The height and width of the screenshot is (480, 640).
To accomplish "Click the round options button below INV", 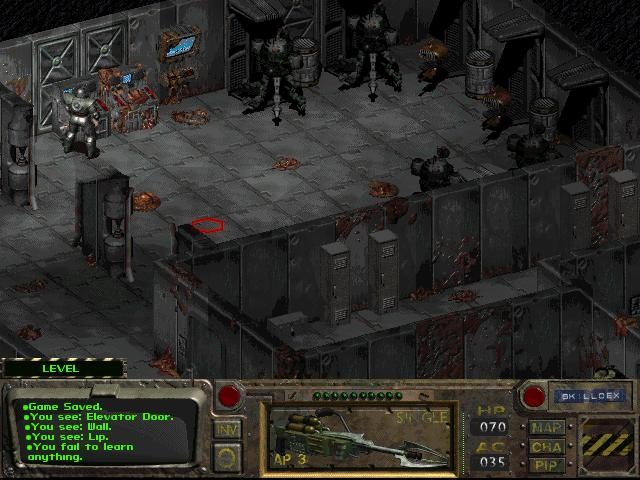I will tap(227, 458).
